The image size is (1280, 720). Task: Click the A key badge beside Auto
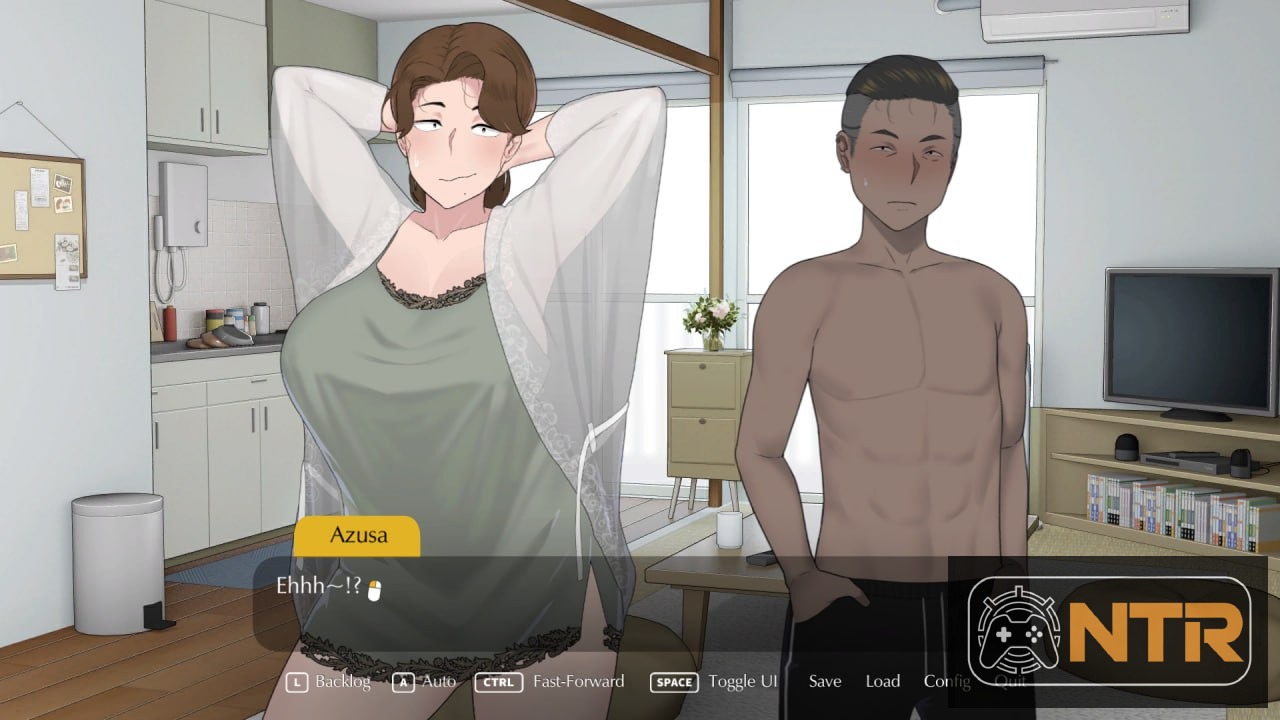point(403,682)
